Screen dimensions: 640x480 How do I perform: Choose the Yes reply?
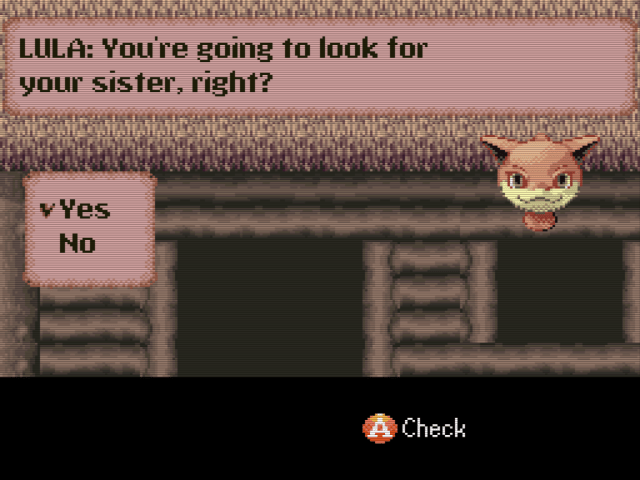[x=84, y=210]
